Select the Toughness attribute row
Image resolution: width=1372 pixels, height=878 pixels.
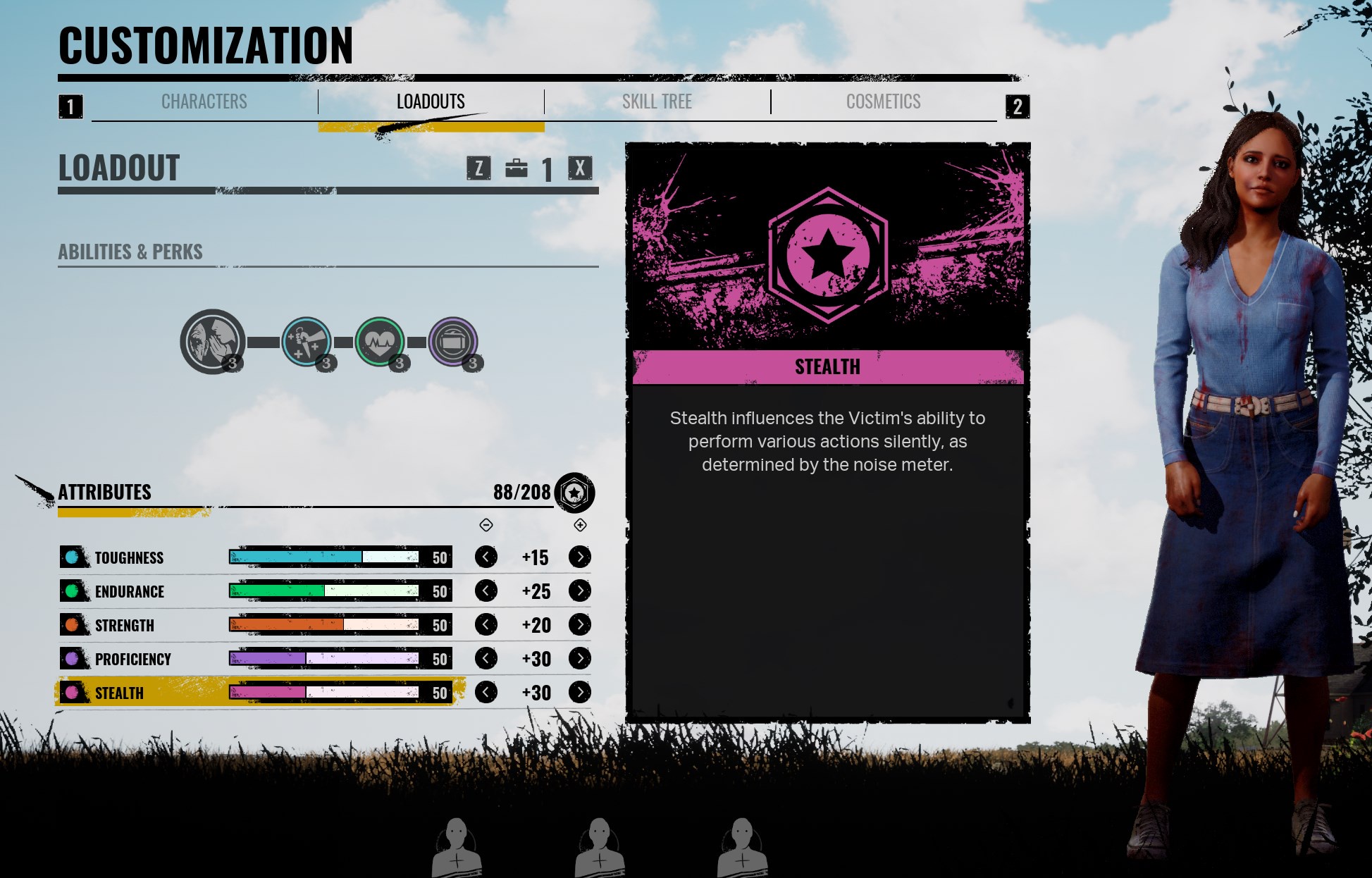tap(130, 558)
